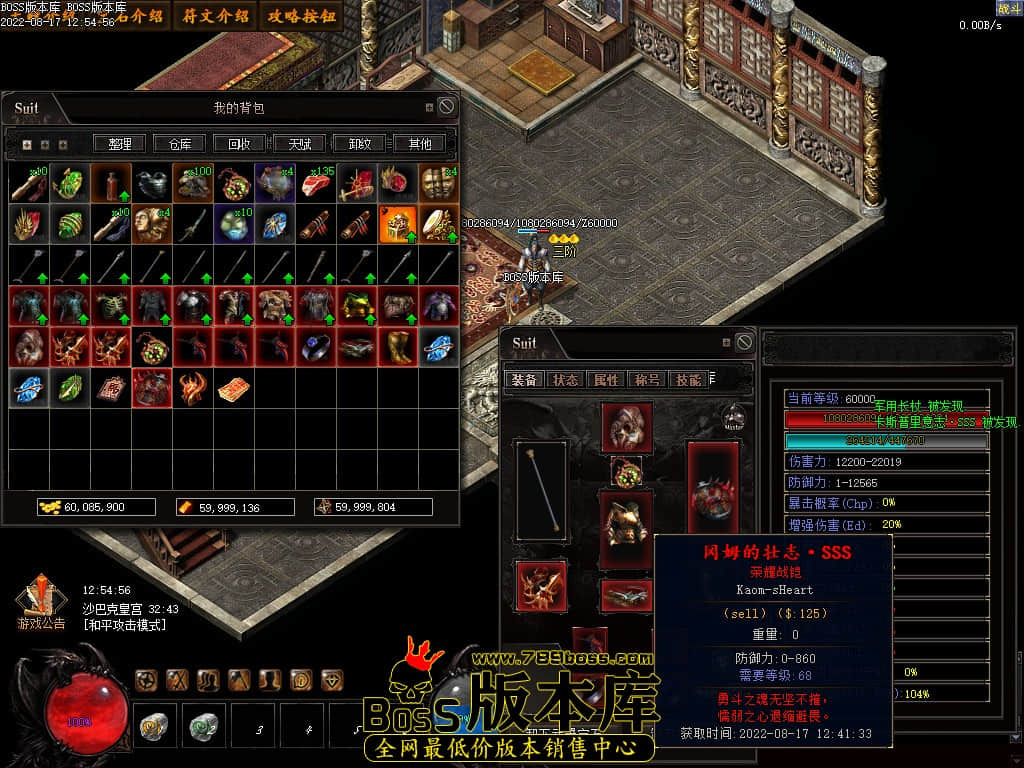The height and width of the screenshot is (768, 1024).
Task: Select the 回收 recycle button
Action: tap(240, 144)
